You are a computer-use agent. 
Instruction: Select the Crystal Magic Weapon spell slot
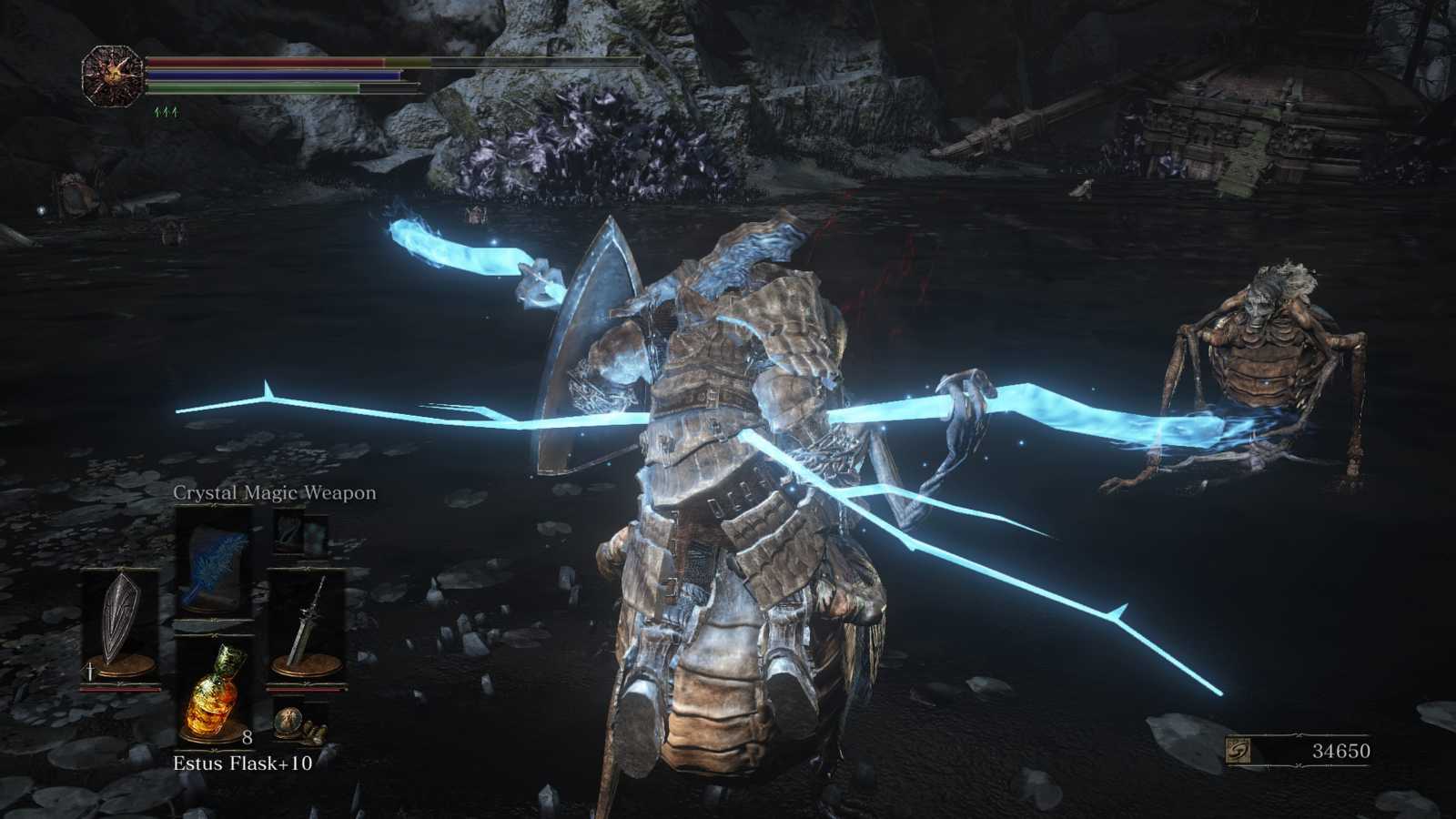214,566
